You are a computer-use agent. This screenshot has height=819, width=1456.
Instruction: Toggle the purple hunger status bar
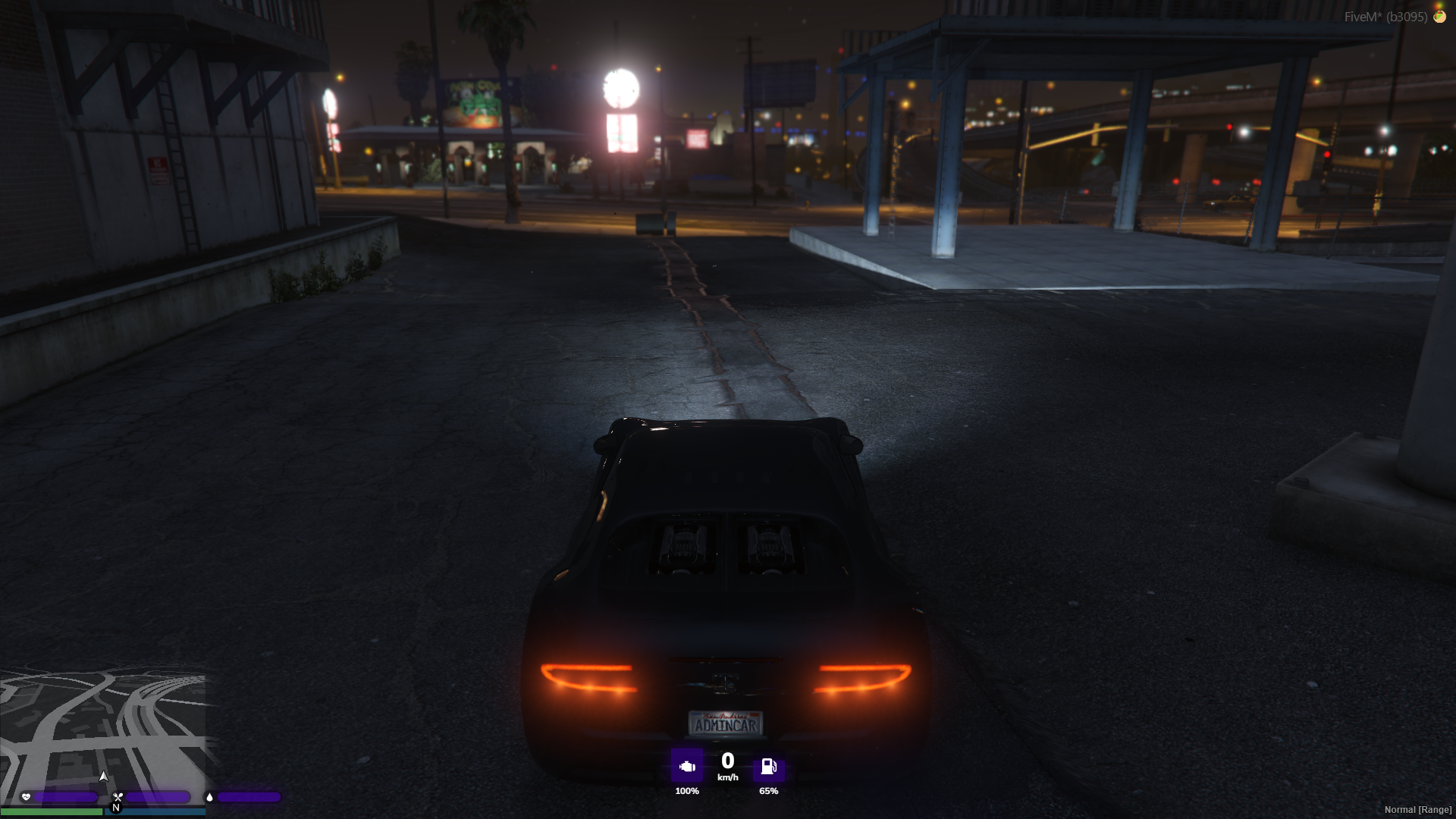tap(158, 797)
